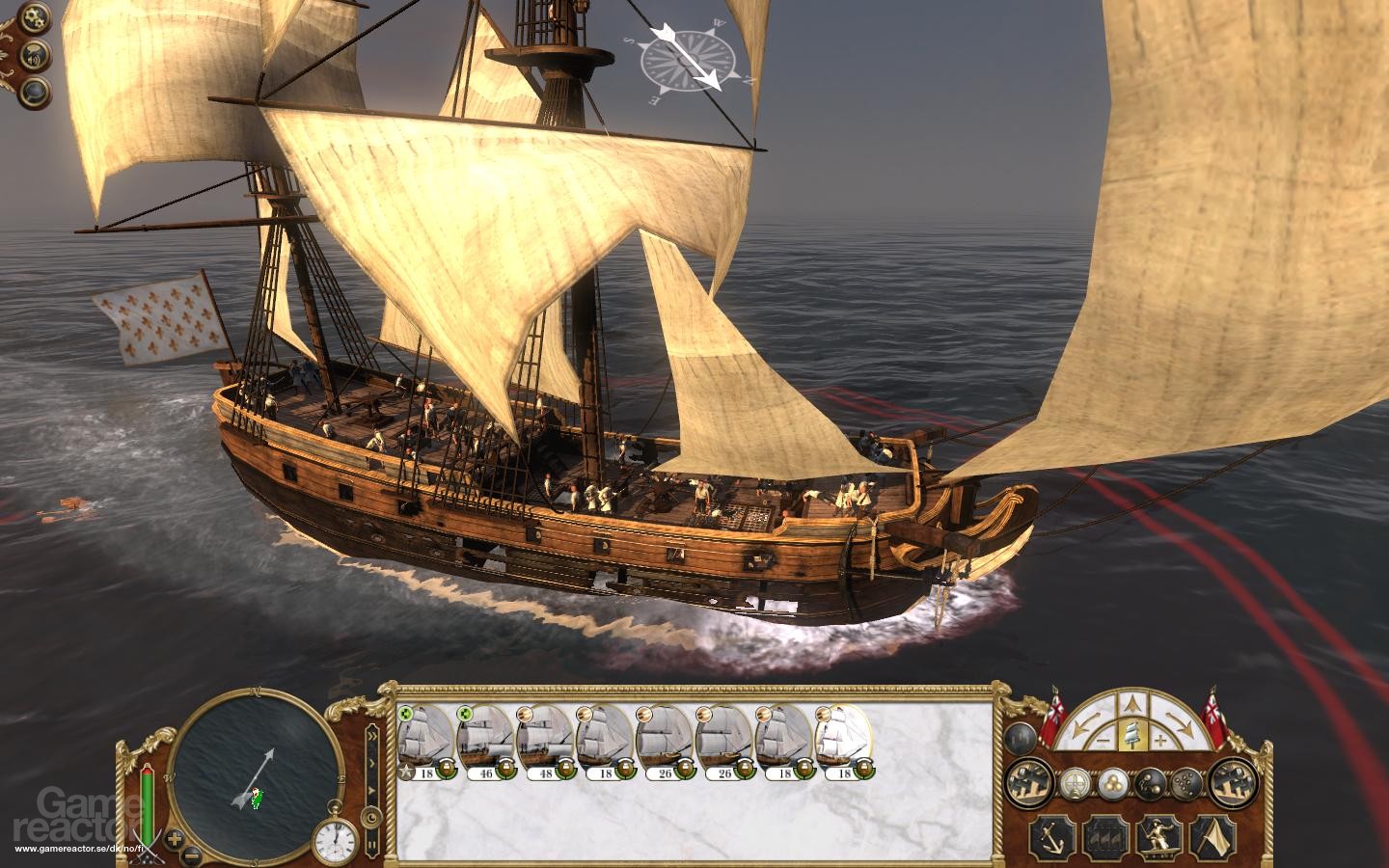The height and width of the screenshot is (868, 1389).
Task: Select the group sails formation icon
Action: (x=1106, y=837)
